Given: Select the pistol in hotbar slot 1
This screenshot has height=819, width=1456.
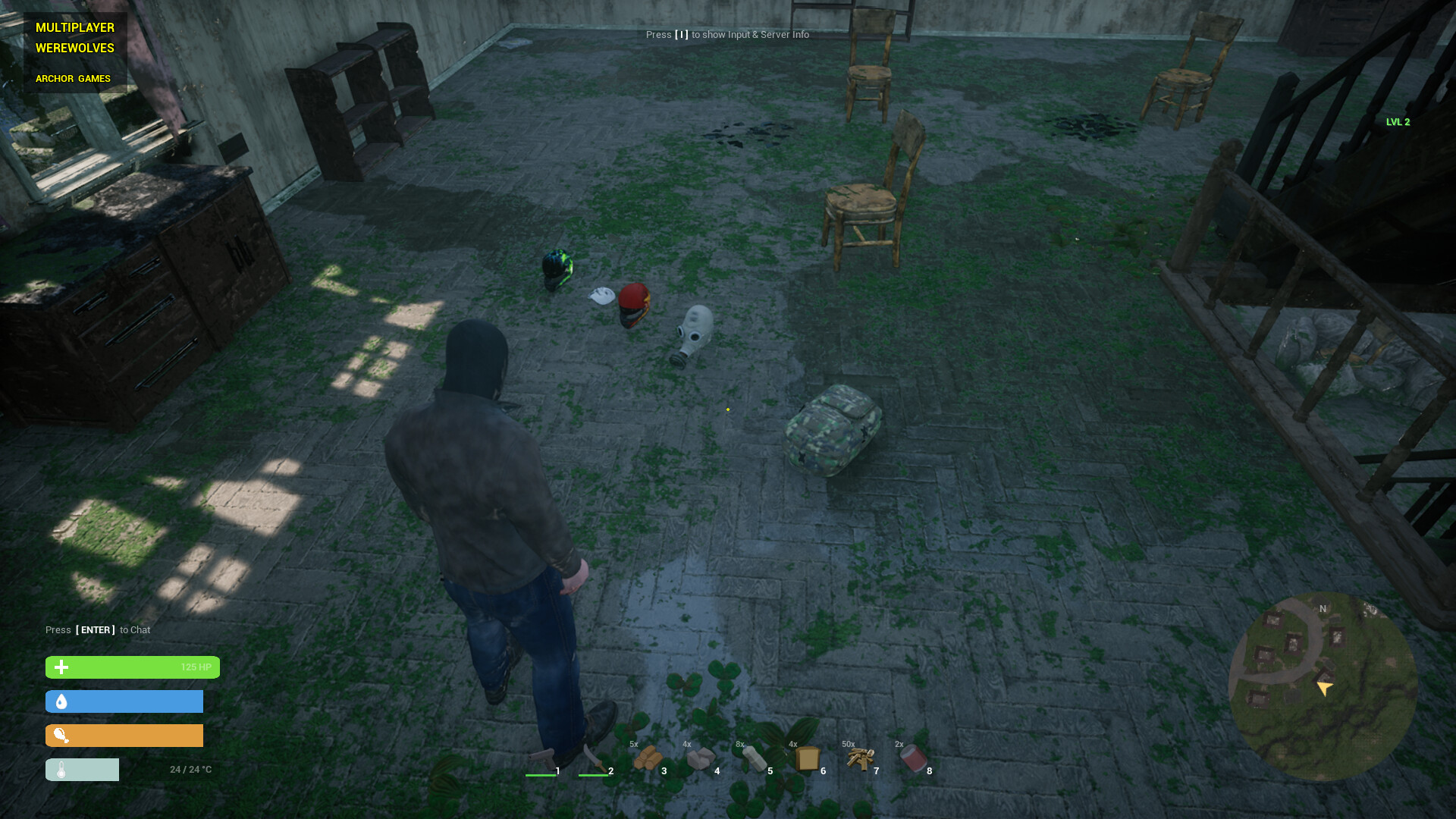Looking at the screenshot, I should point(543,758).
